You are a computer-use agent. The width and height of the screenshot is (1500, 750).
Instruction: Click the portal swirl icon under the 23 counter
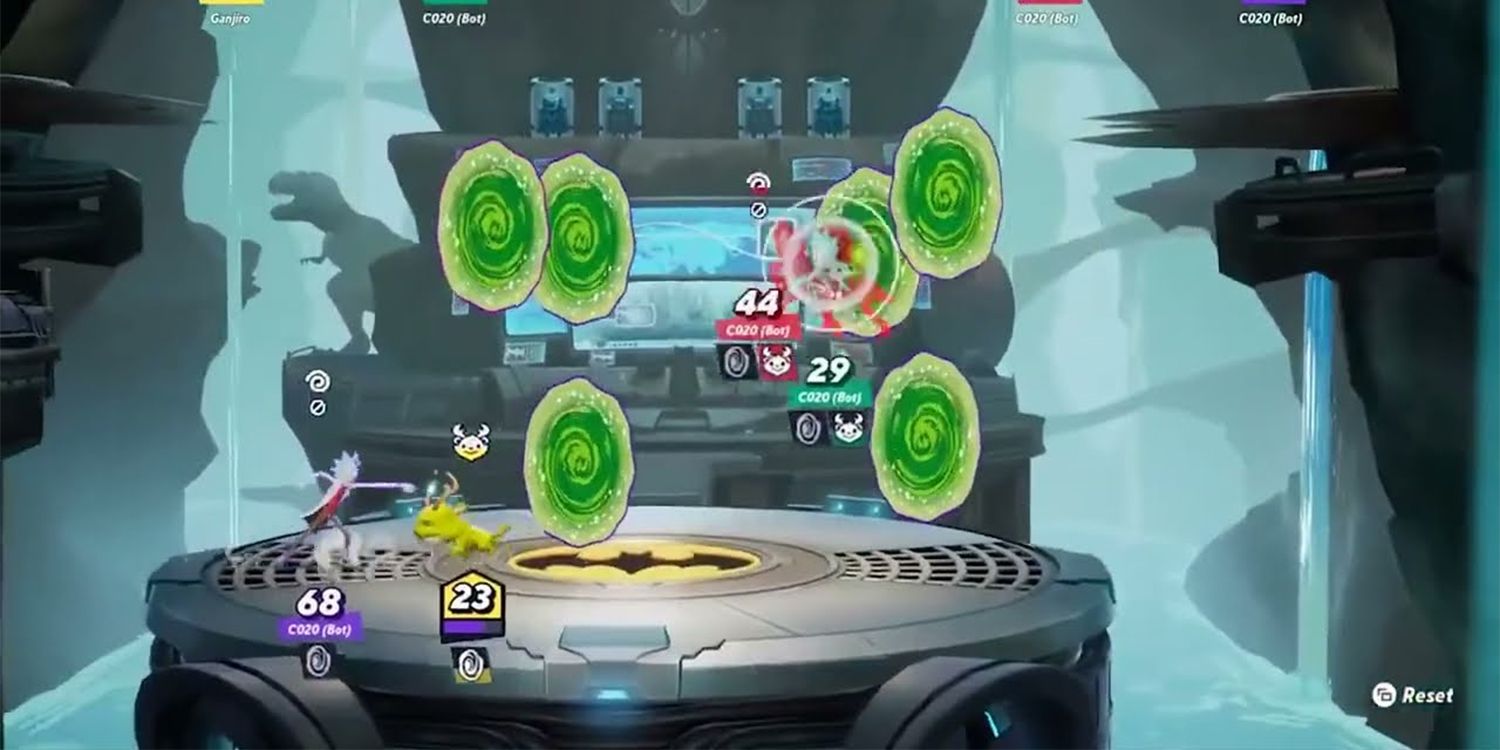(x=470, y=662)
